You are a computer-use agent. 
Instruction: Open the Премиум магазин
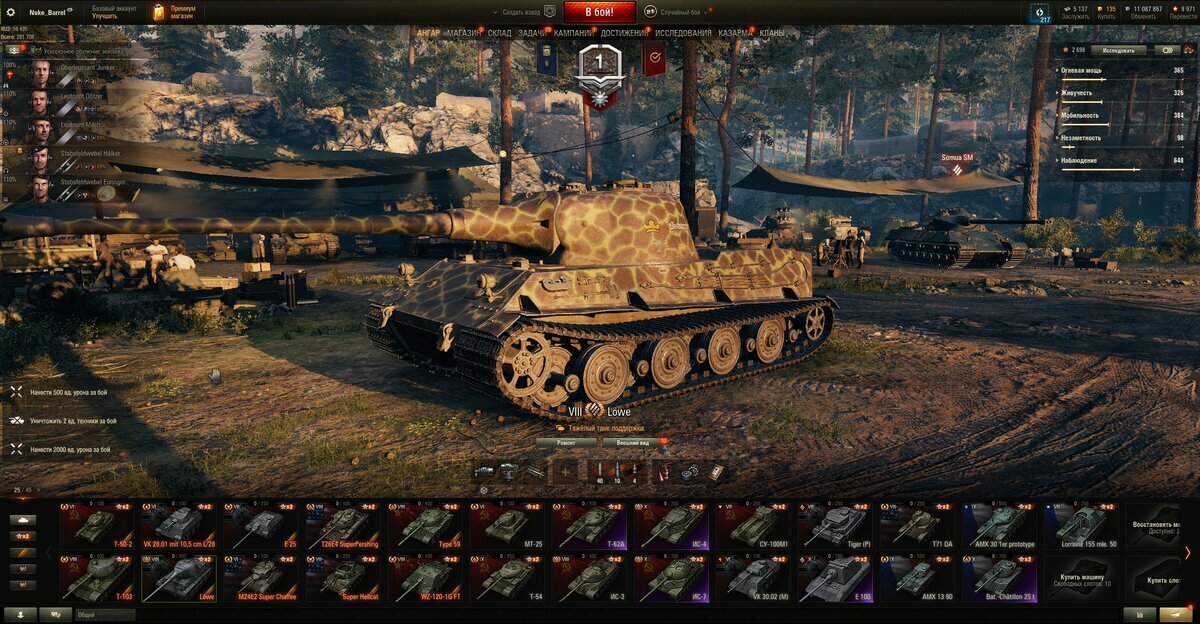(x=175, y=12)
